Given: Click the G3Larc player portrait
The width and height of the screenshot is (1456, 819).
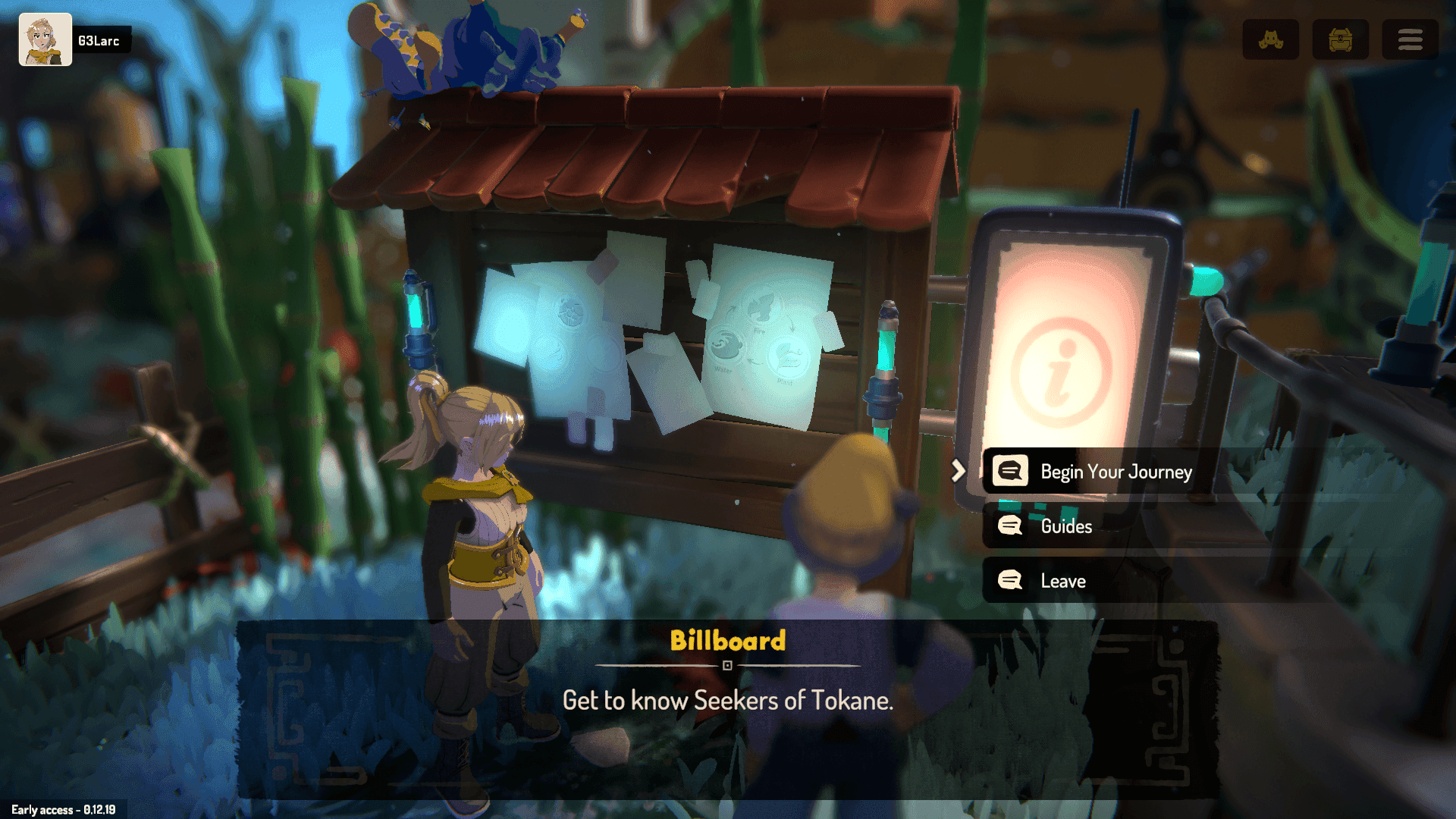Looking at the screenshot, I should pyautogui.click(x=45, y=39).
